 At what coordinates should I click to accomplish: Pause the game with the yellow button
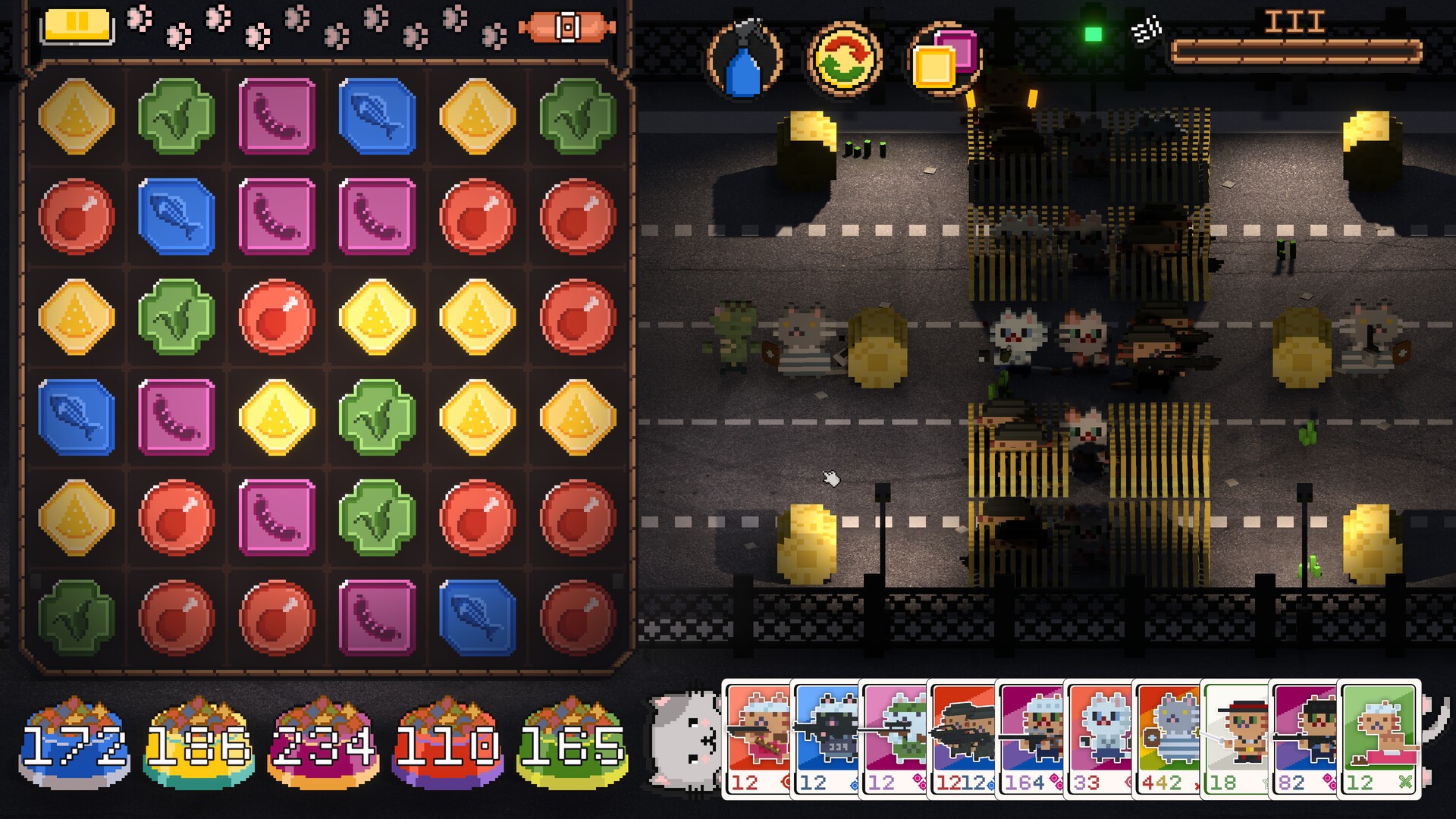click(78, 24)
